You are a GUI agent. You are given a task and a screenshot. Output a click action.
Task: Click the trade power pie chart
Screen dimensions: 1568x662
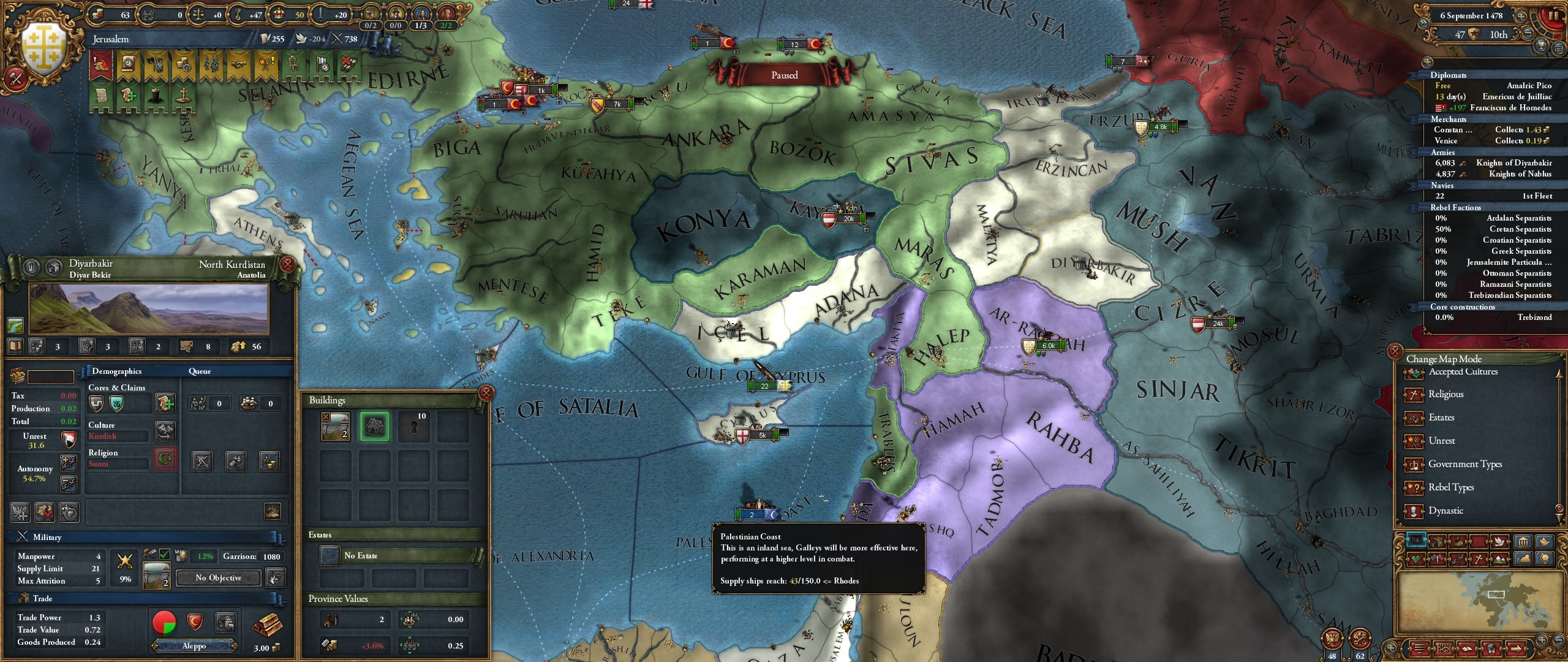click(x=164, y=623)
